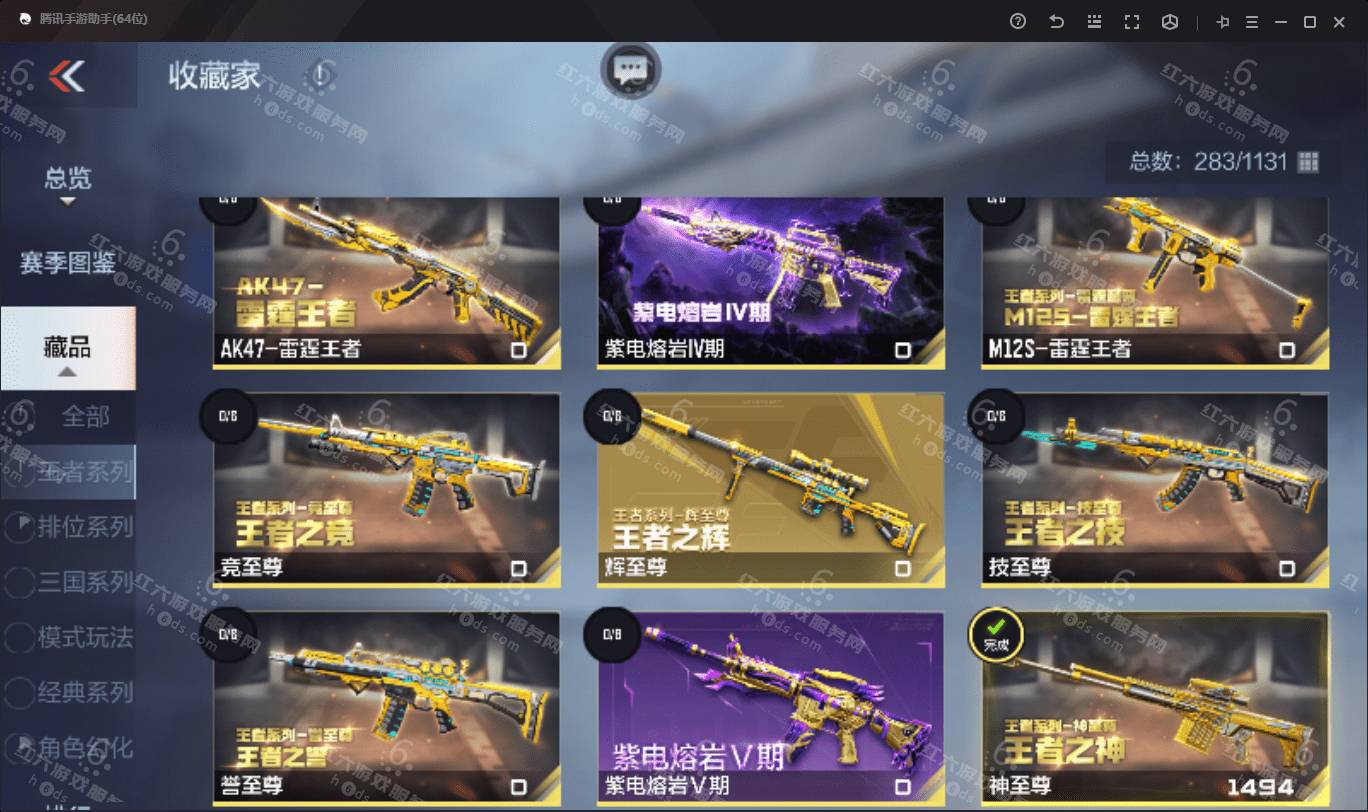
Task: Maximize the emulator window
Action: (1309, 22)
